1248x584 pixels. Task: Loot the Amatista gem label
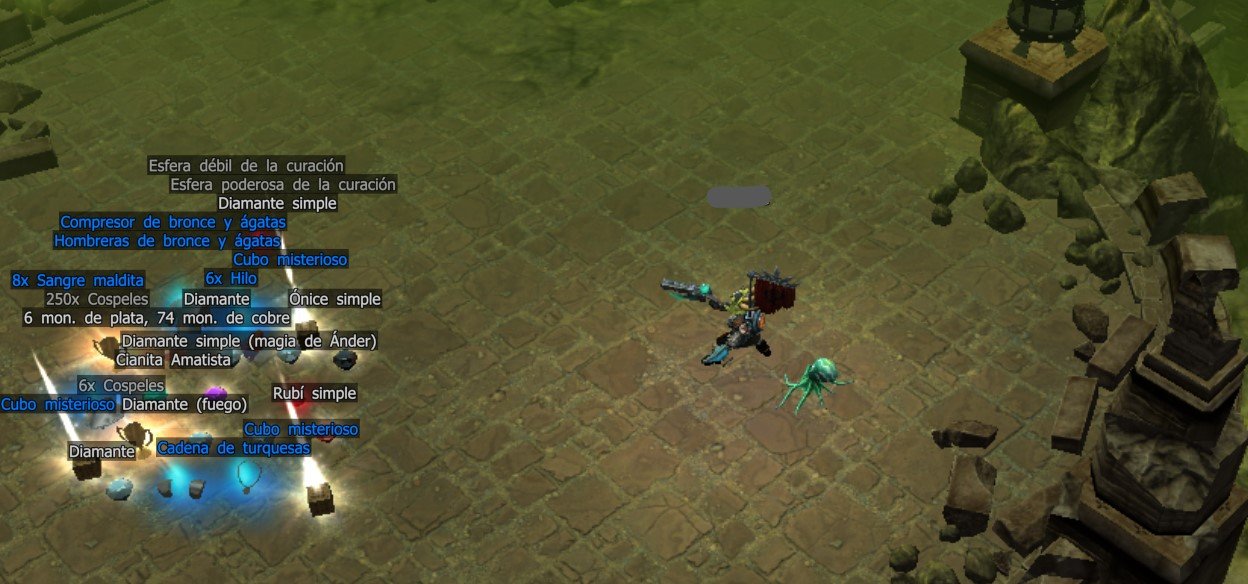point(201,360)
